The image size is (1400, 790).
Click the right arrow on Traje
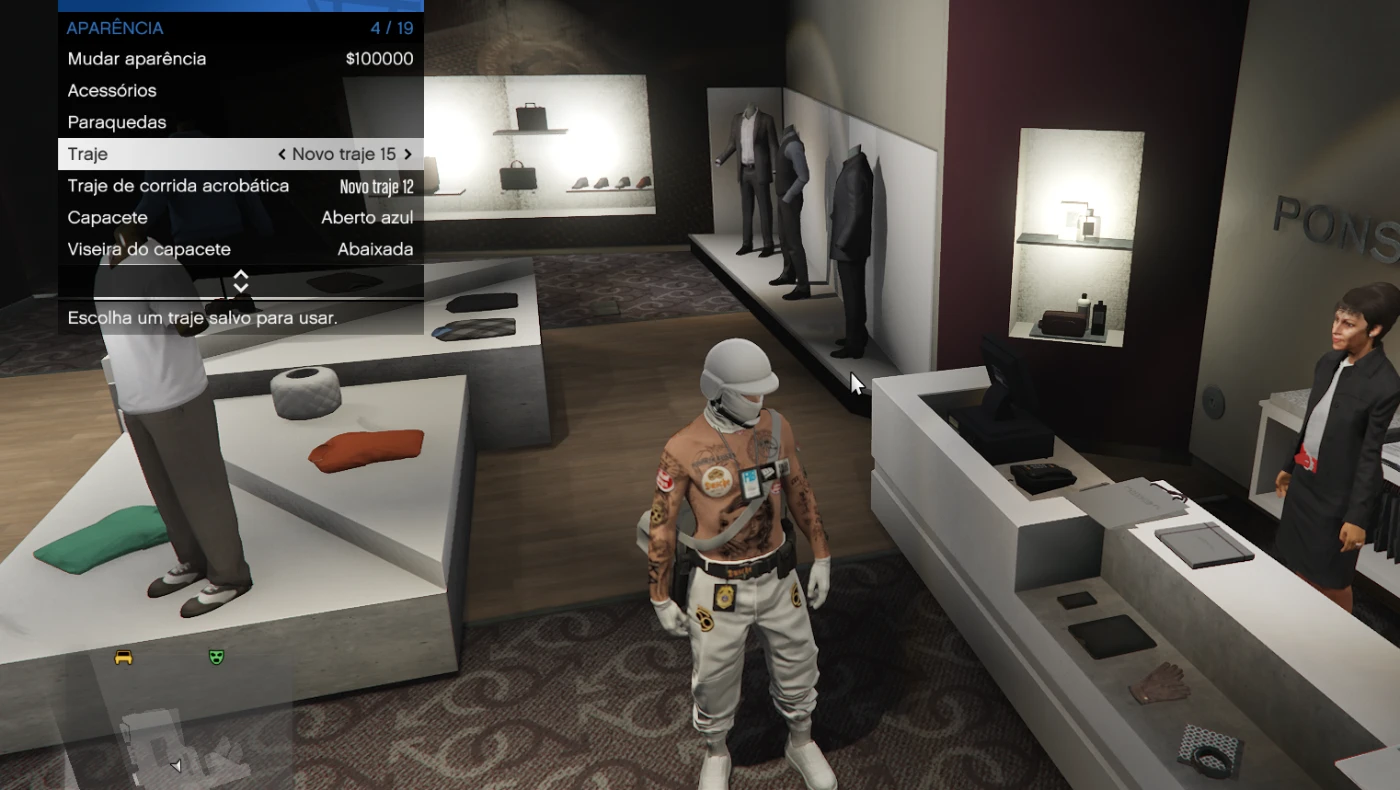(x=408, y=155)
